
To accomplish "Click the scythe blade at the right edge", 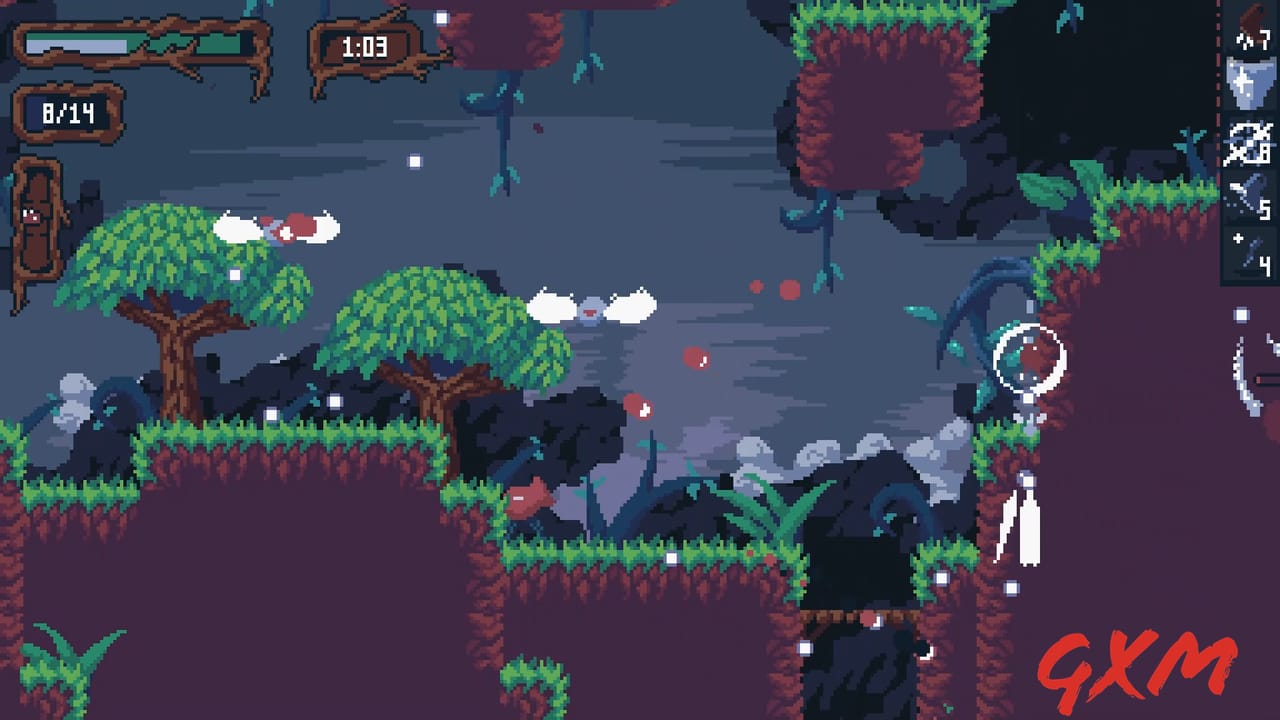I will tap(1245, 380).
